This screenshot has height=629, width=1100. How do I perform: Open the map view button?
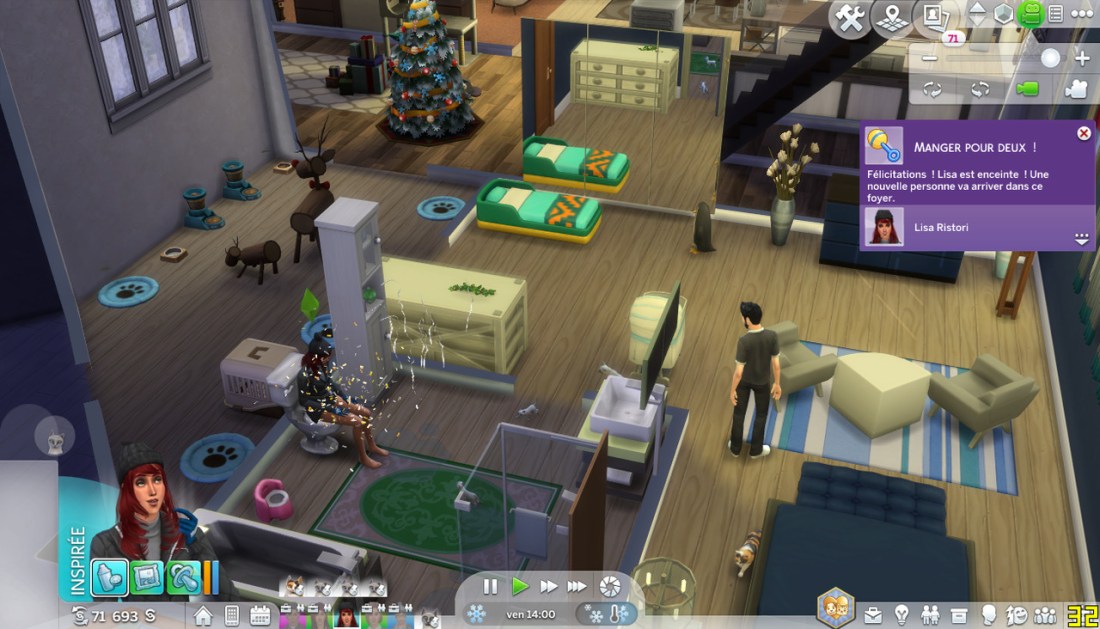pos(891,19)
